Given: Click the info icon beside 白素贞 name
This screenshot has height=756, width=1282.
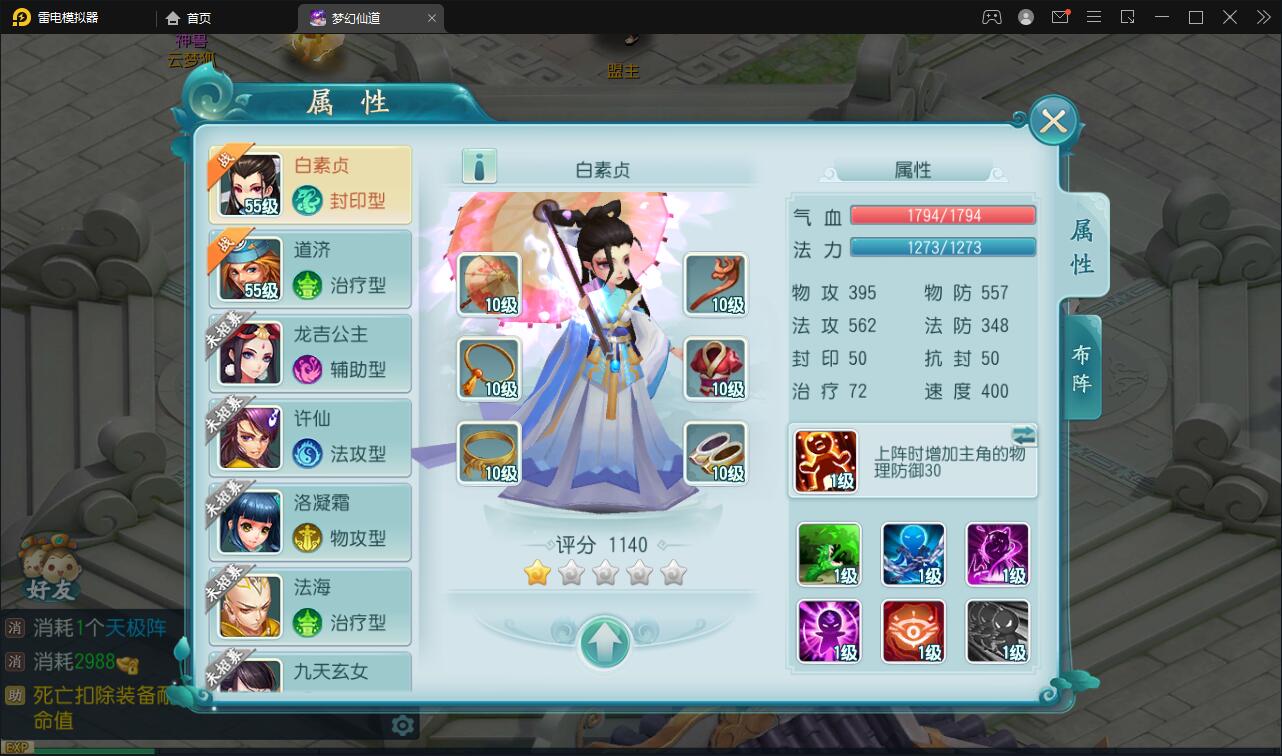Looking at the screenshot, I should tap(478, 166).
